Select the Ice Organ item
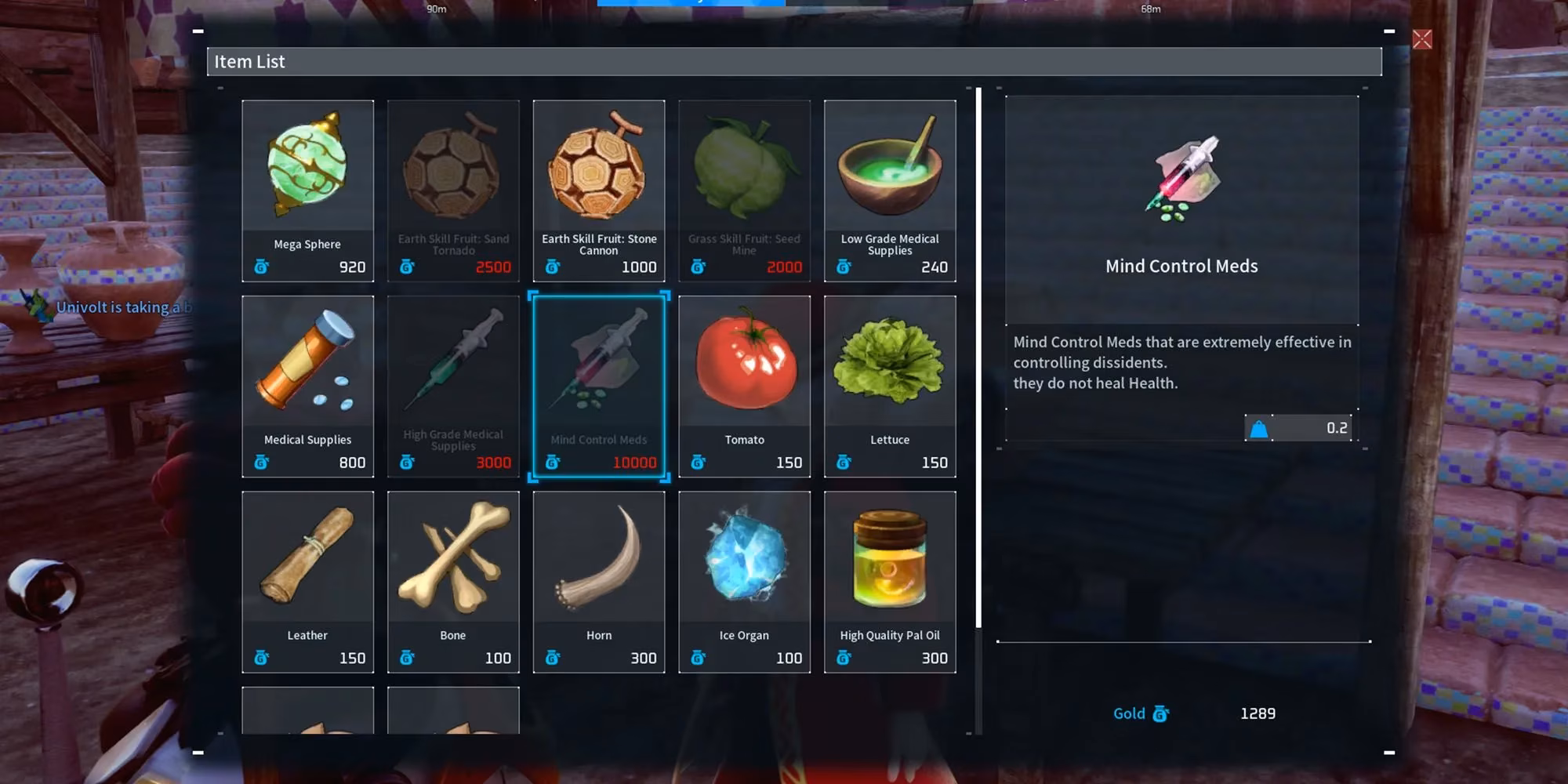This screenshot has width=1568, height=784. (x=744, y=582)
